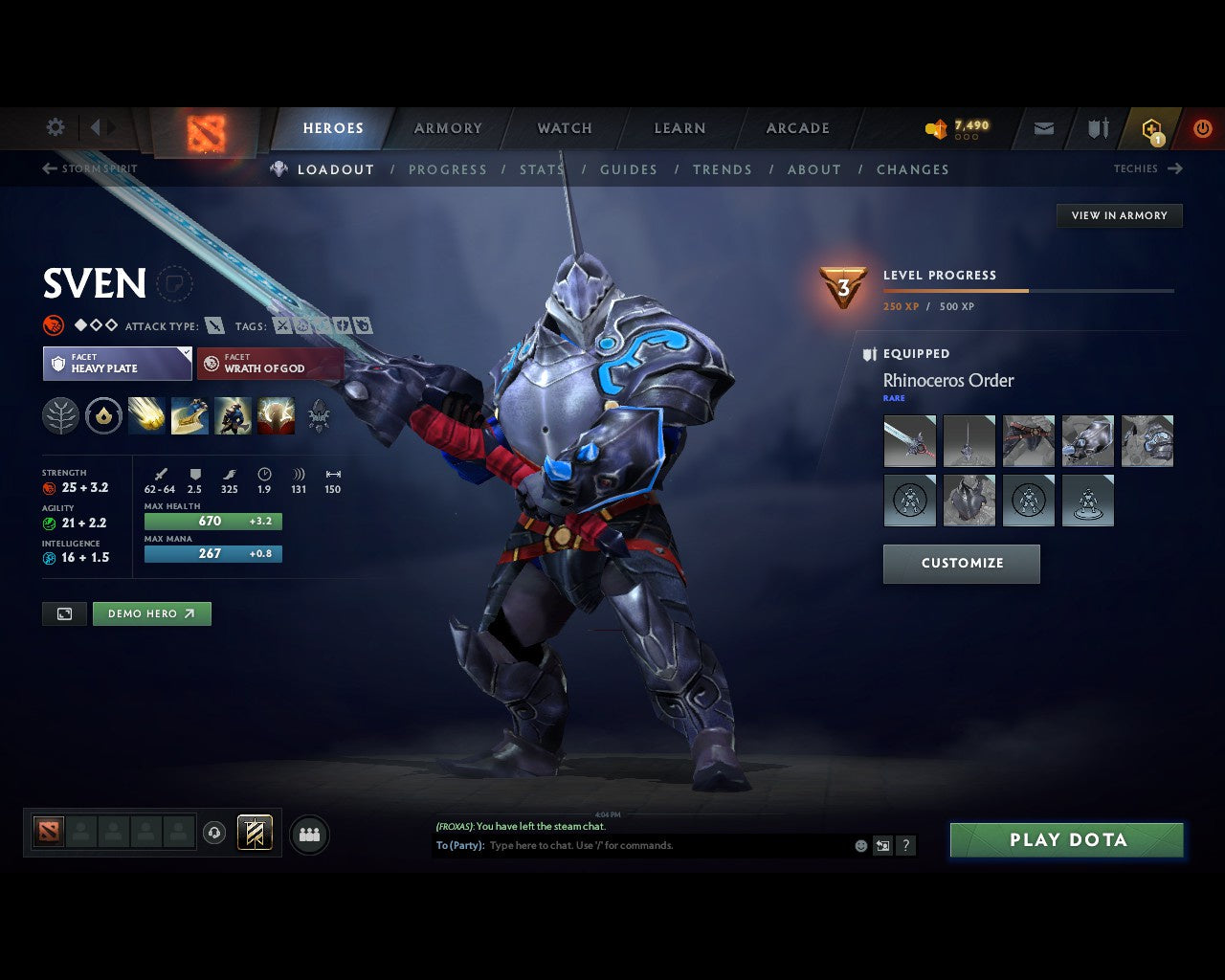Select the Wrath of God facet
The height and width of the screenshot is (980, 1225).
click(x=269, y=364)
